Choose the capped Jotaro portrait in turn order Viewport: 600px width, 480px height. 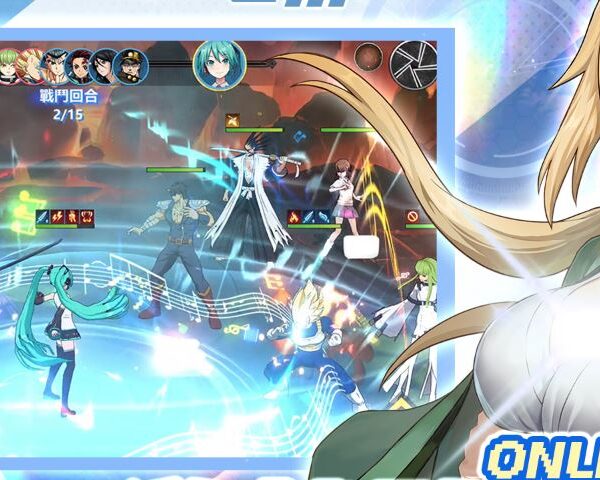(131, 67)
